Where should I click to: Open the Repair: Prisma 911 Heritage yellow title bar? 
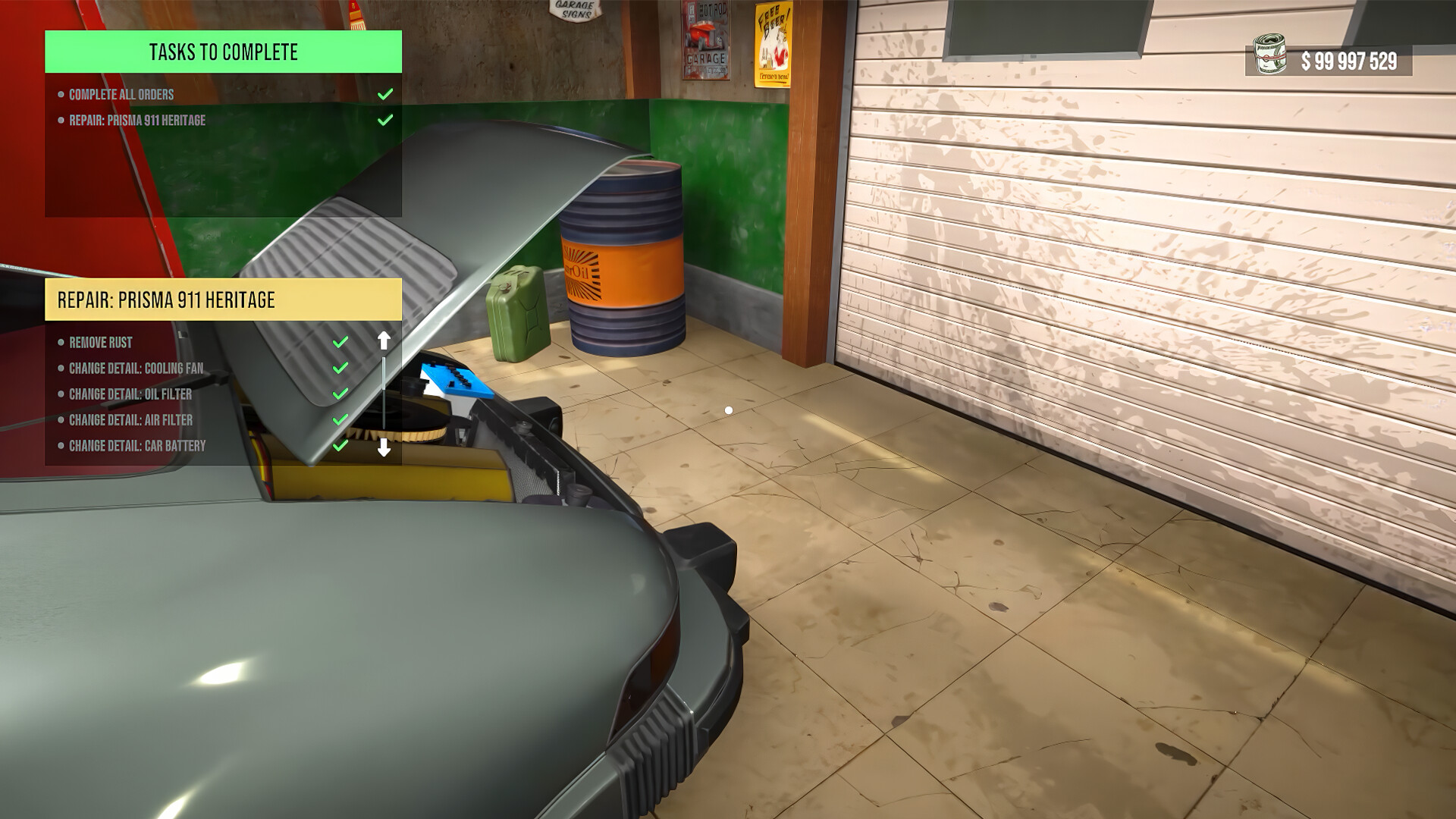click(x=165, y=299)
